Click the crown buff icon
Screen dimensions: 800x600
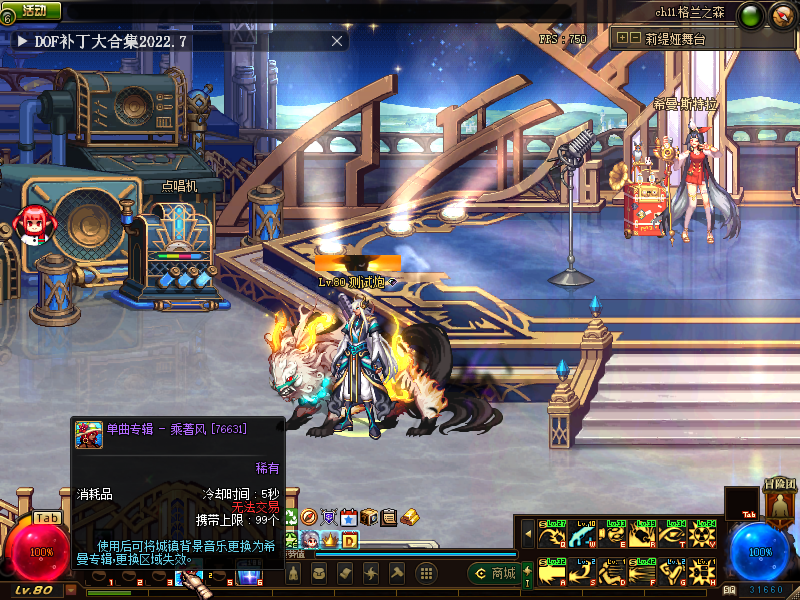329,539
